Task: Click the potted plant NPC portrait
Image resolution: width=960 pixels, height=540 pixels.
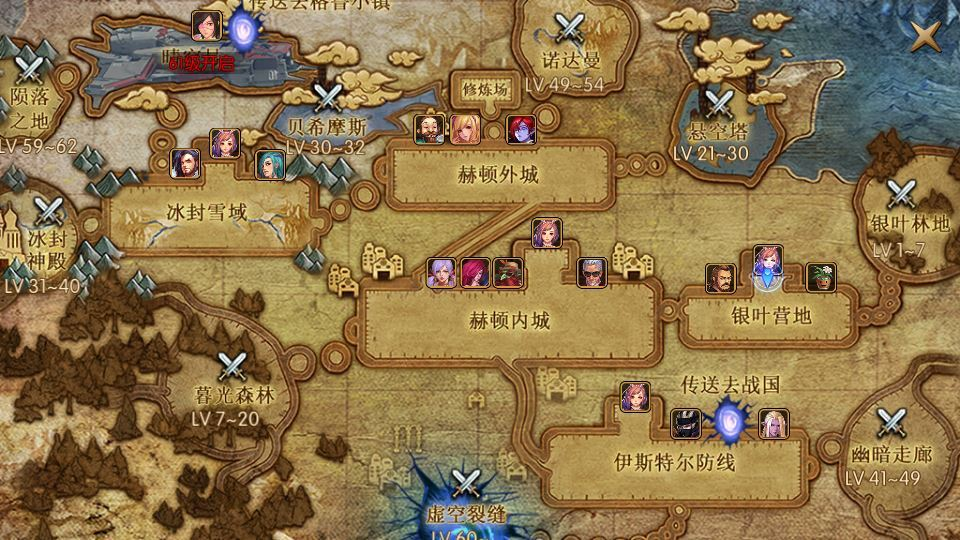Action: click(821, 278)
